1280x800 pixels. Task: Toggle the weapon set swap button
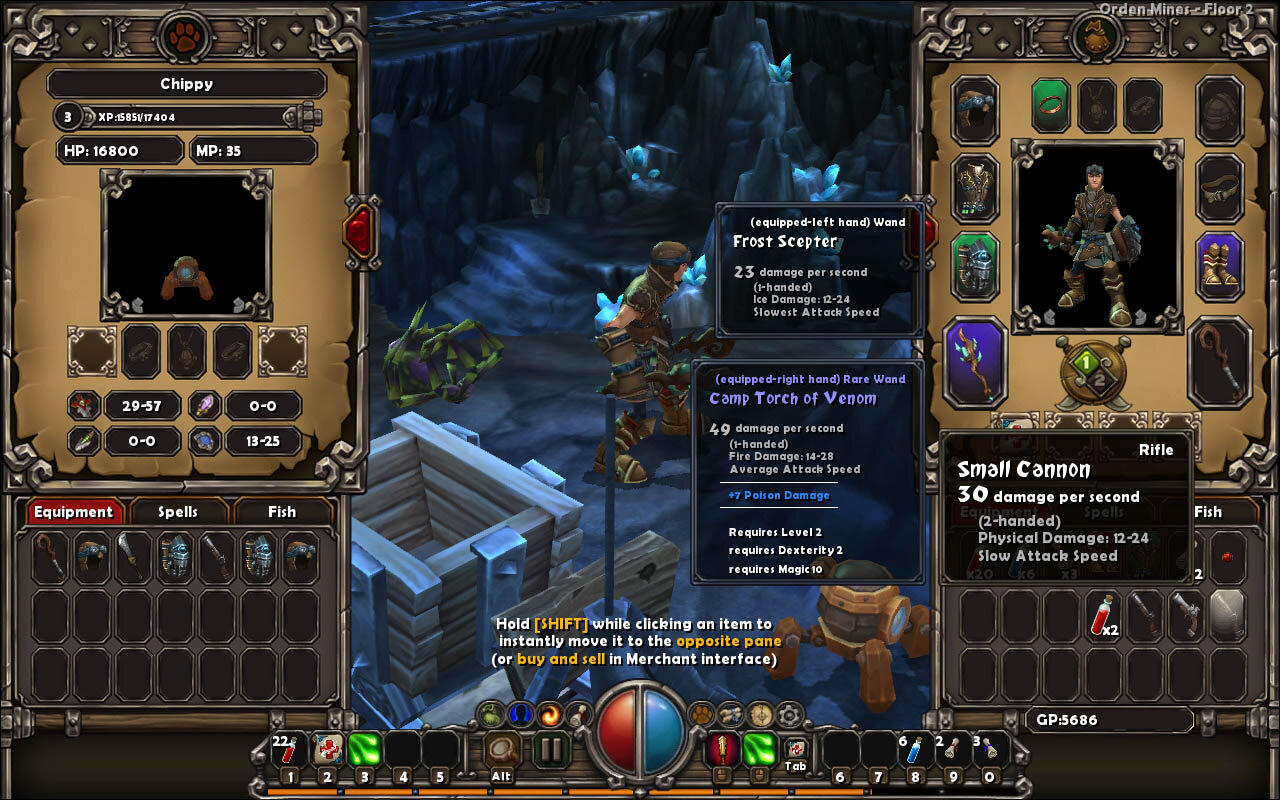pyautogui.click(x=1091, y=370)
